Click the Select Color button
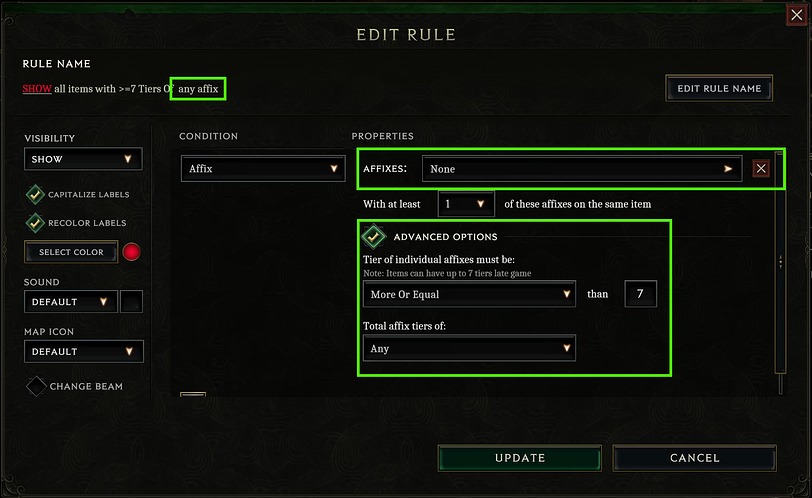This screenshot has height=498, width=812. click(71, 252)
